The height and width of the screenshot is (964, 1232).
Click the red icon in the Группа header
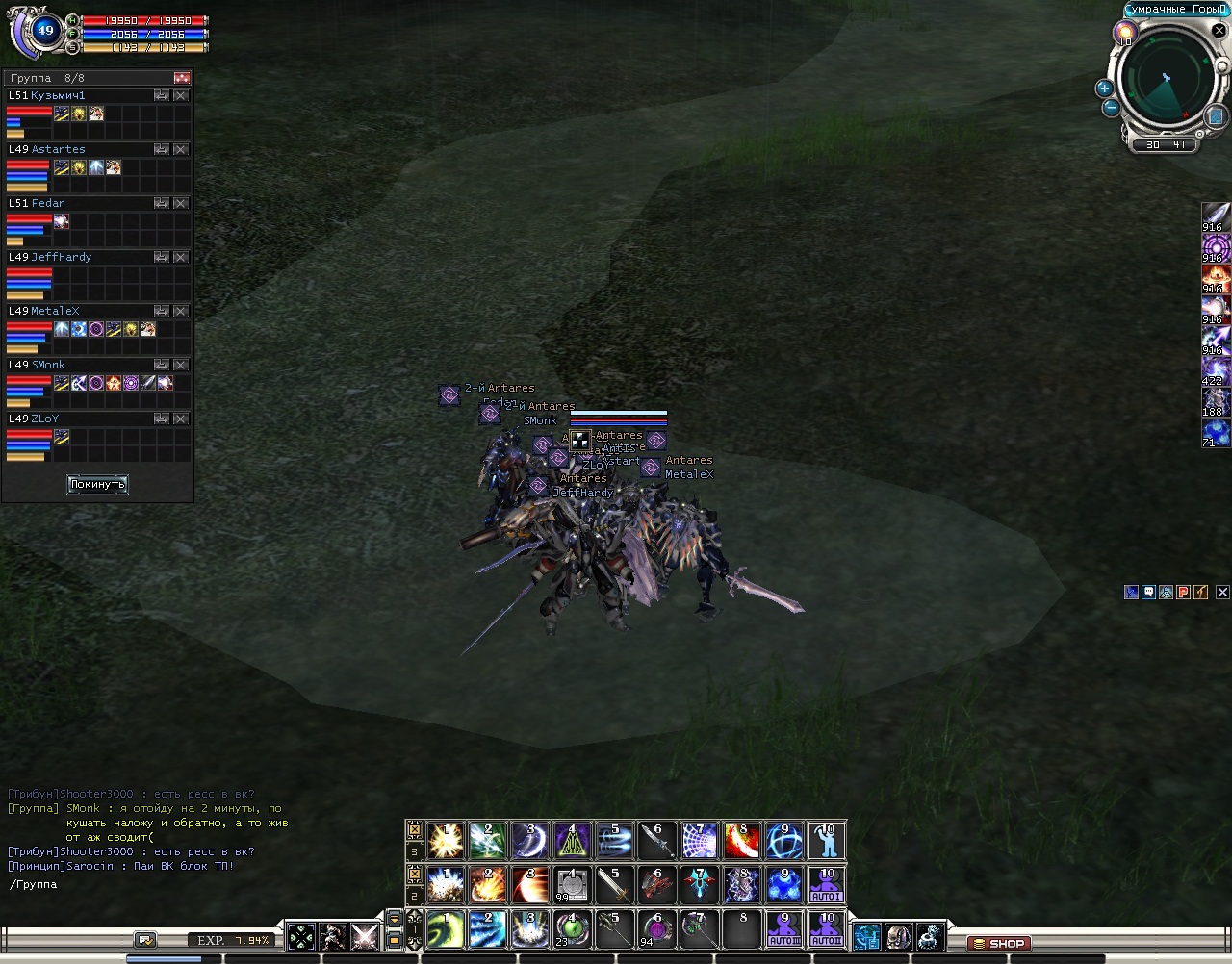[181, 78]
